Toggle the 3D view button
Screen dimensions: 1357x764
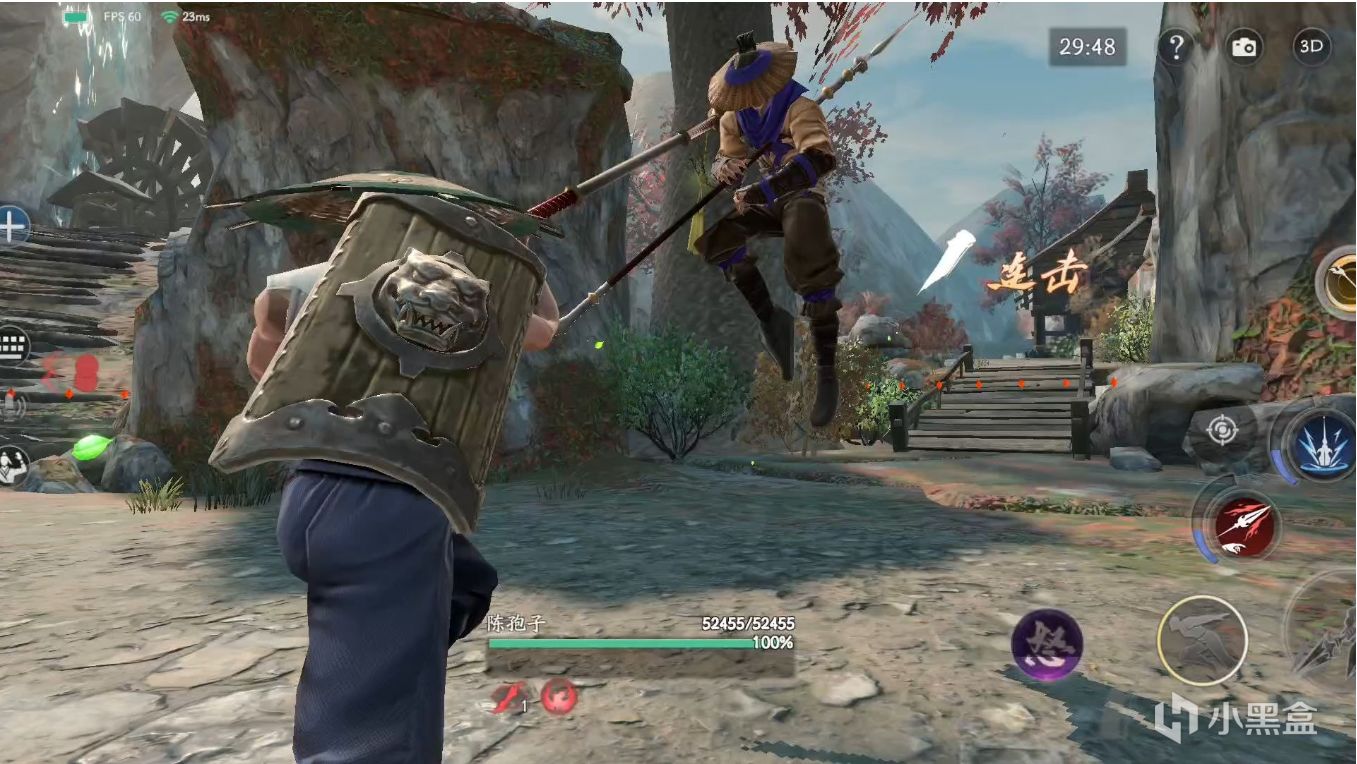[1311, 47]
